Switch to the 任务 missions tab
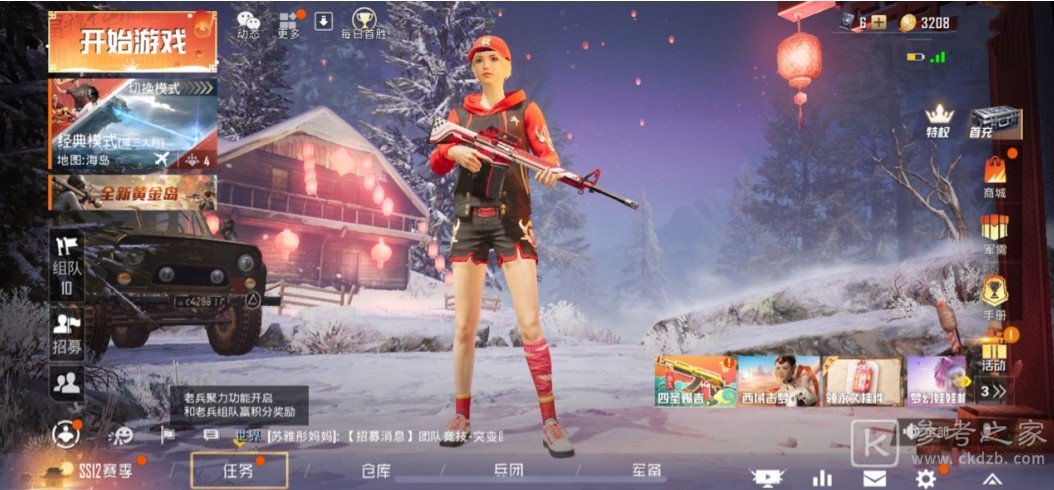Image resolution: width=1054 pixels, height=490 pixels. pos(239,470)
